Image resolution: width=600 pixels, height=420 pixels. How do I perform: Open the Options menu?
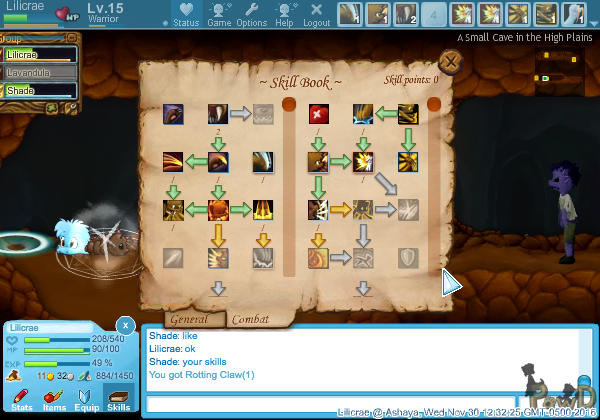[x=251, y=15]
